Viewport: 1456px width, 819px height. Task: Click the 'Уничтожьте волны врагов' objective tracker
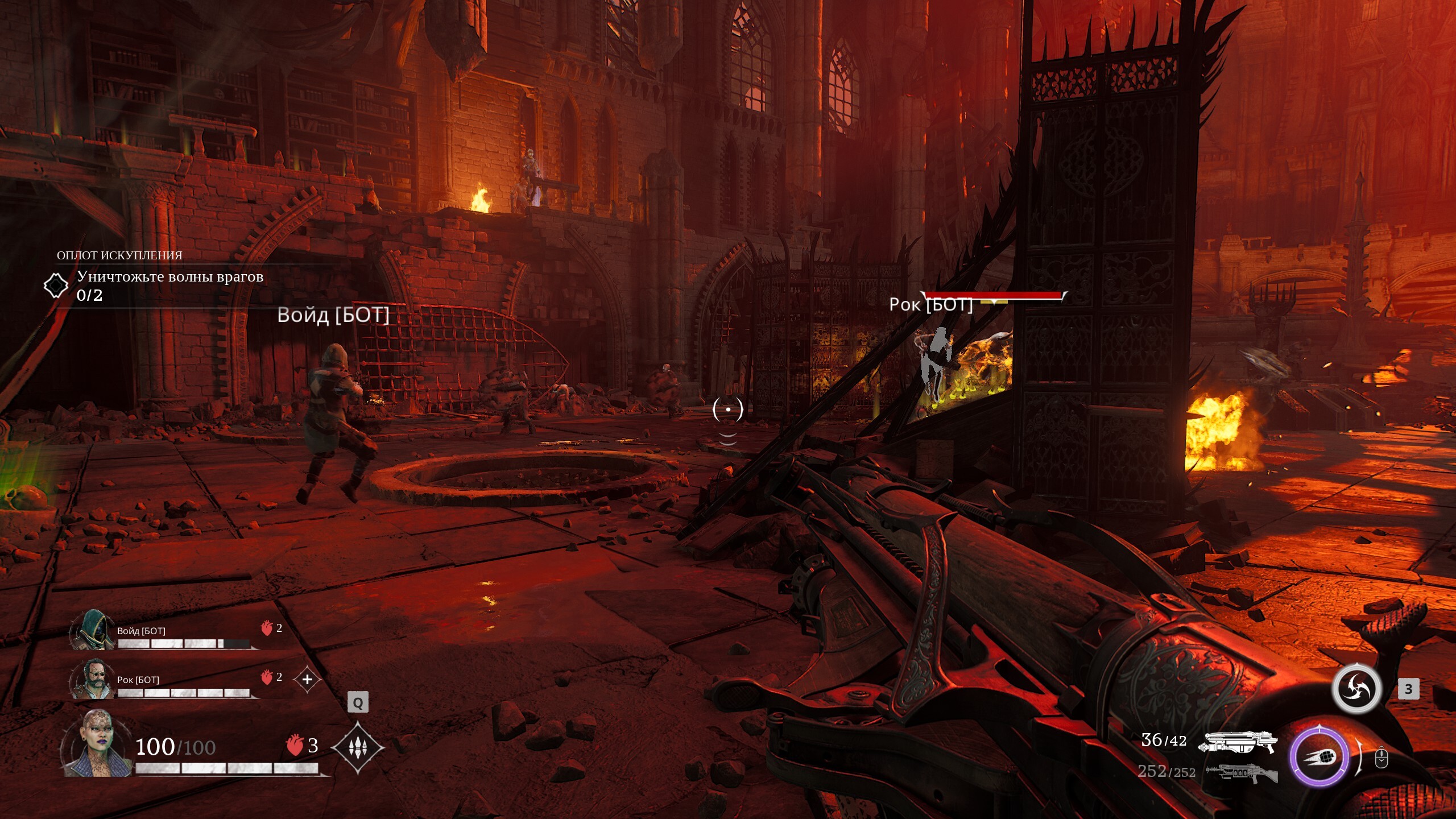pos(169,278)
